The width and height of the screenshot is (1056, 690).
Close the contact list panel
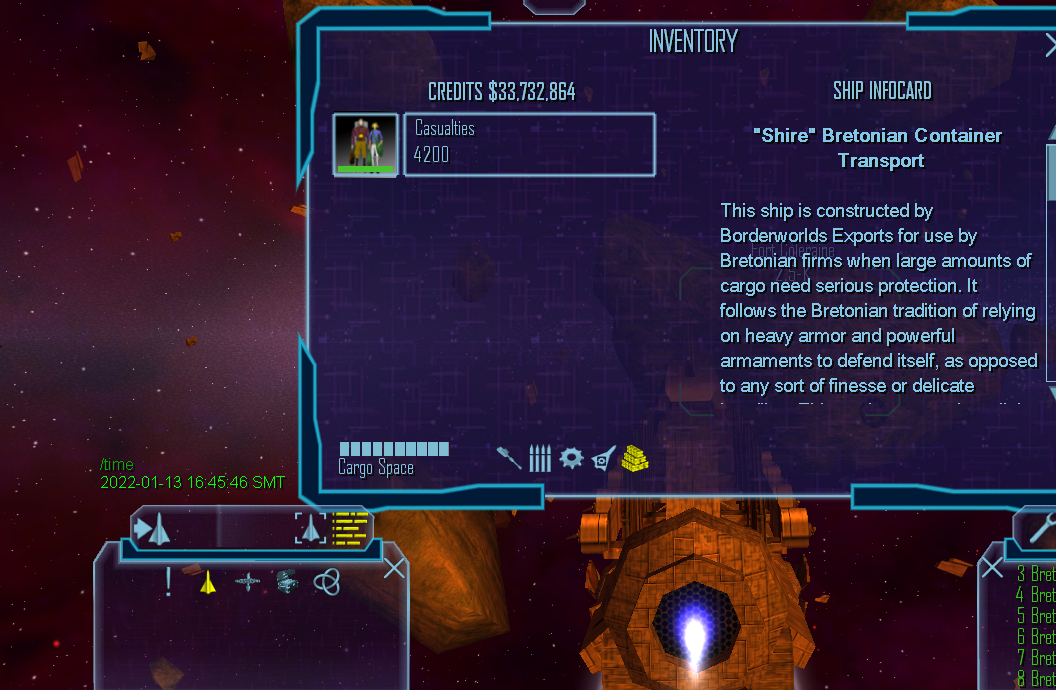pyautogui.click(x=394, y=569)
